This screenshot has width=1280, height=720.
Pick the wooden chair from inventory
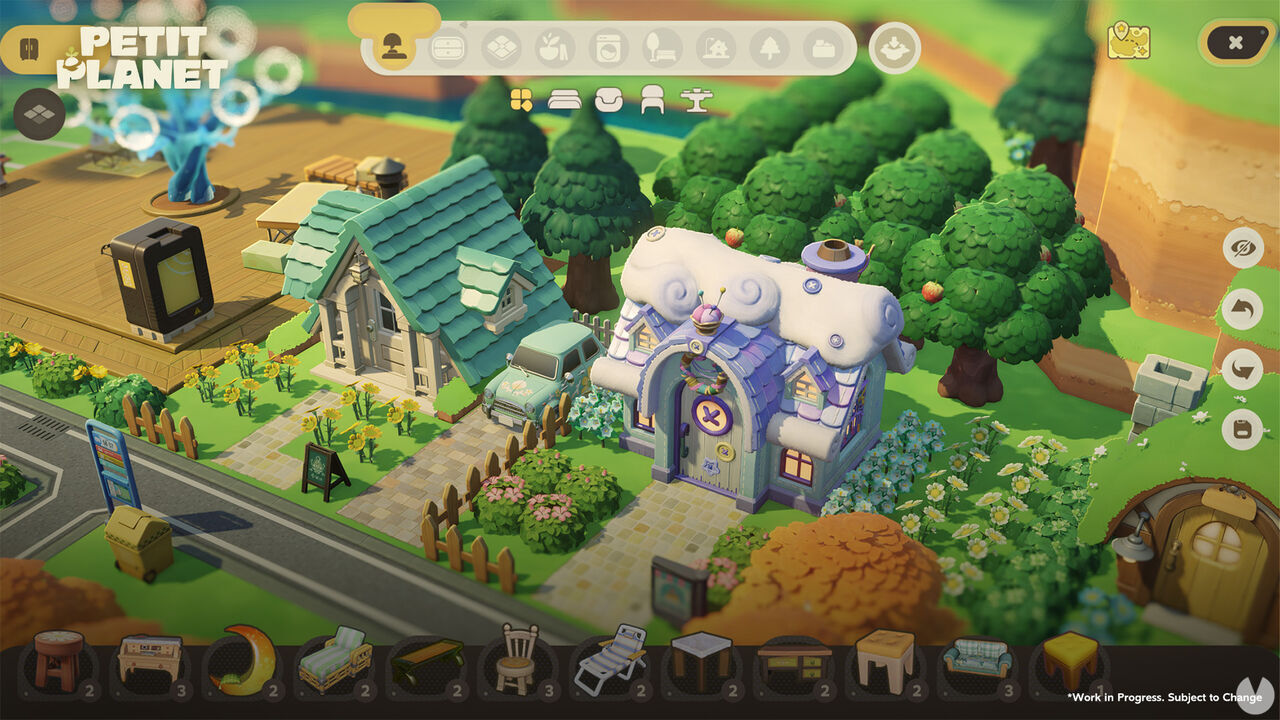516,660
